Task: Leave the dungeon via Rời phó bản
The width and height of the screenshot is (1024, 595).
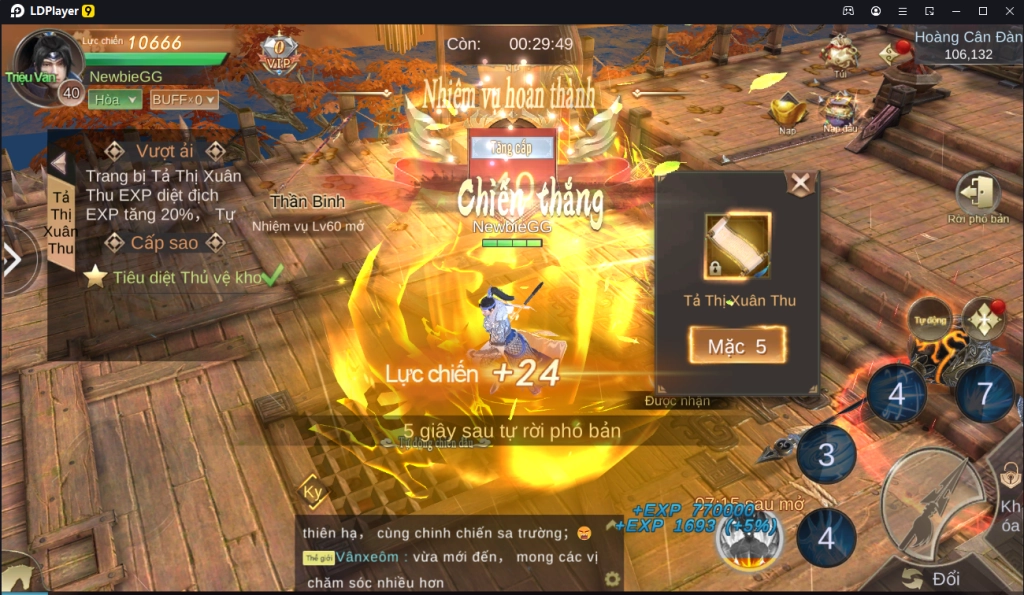Action: click(978, 195)
